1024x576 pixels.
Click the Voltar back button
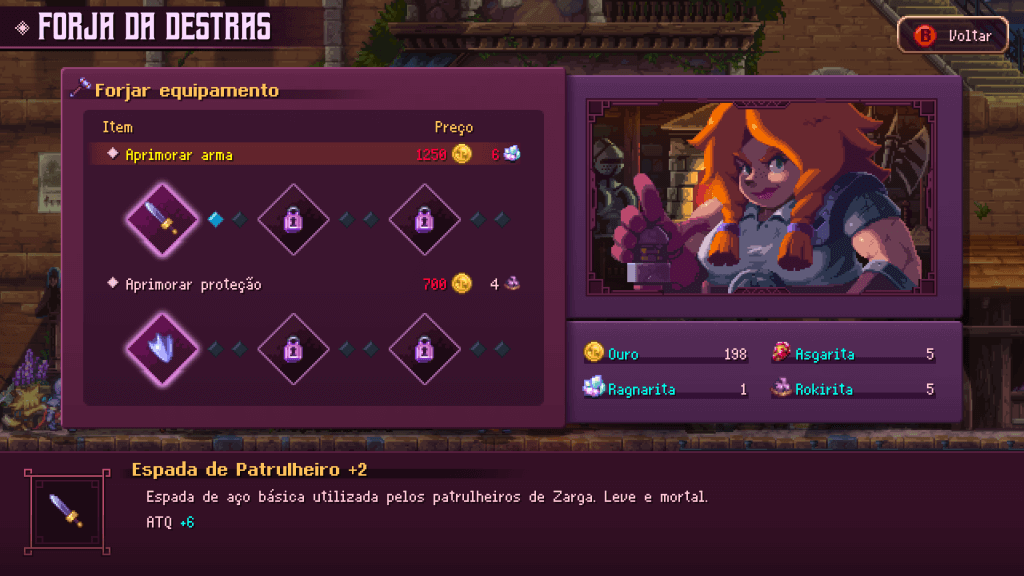coord(955,36)
